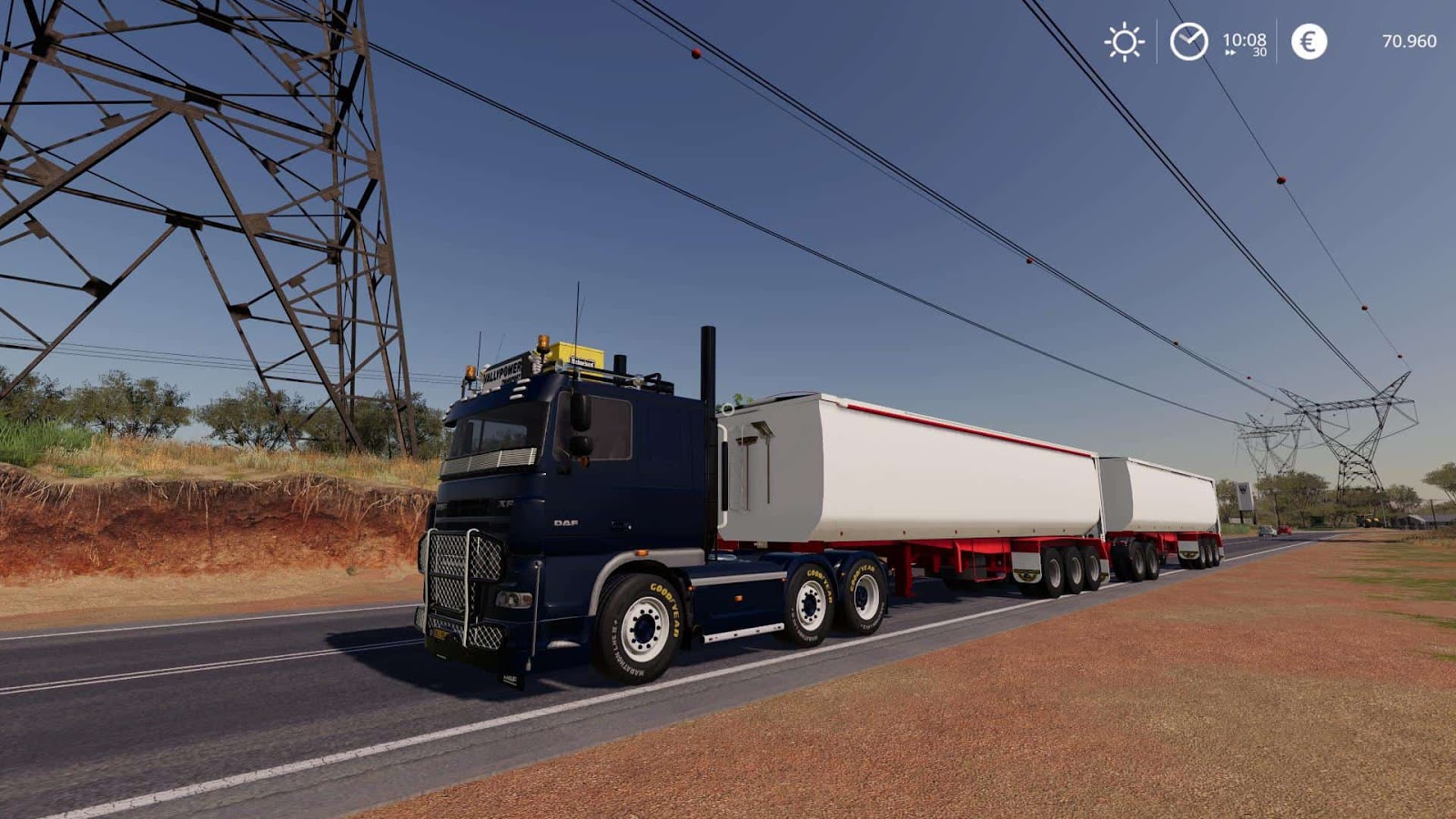Open finances via the euro coin icon
The image size is (1456, 819).
[1308, 41]
